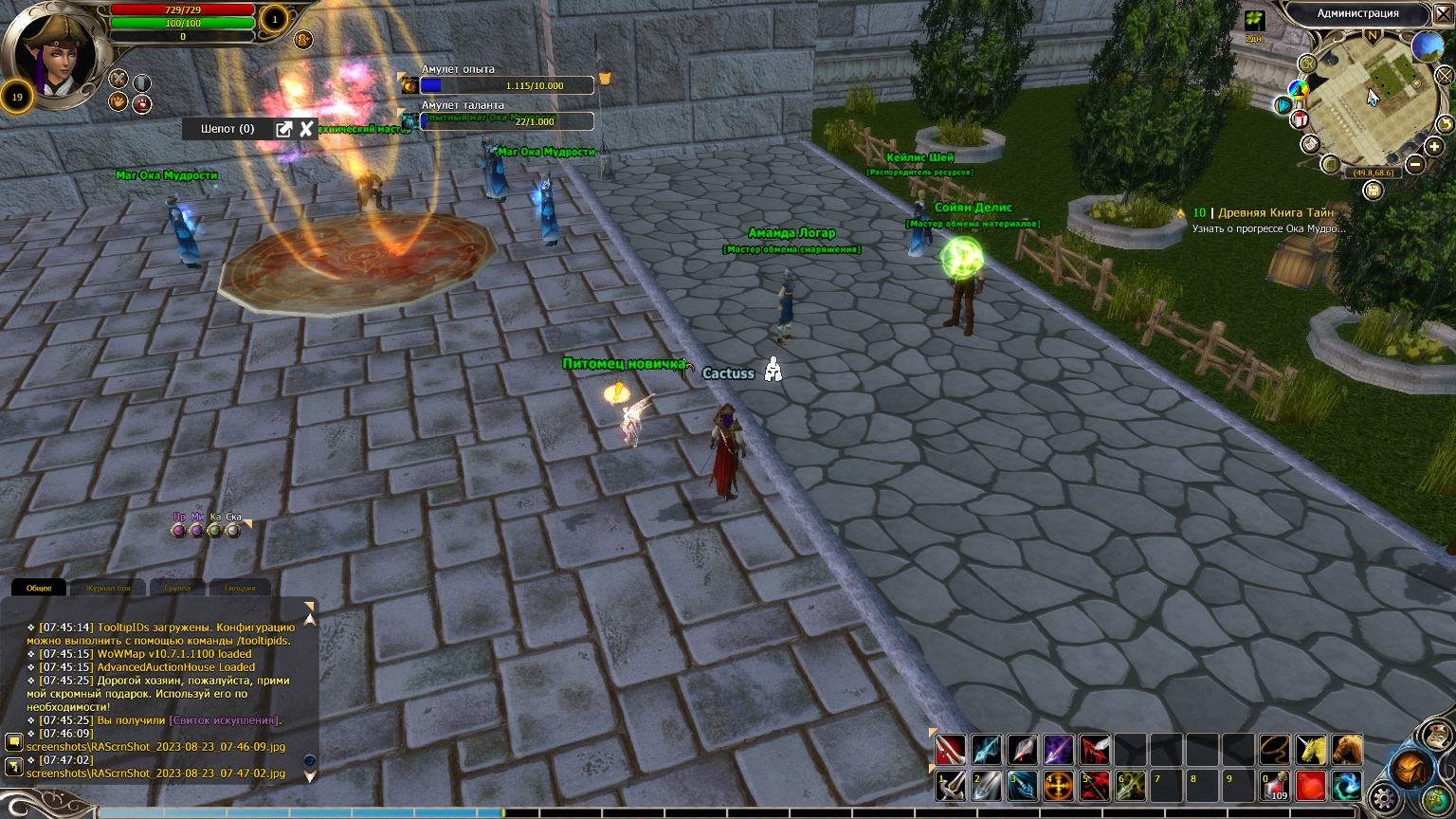Switch to the Общее chat tab

(39, 588)
